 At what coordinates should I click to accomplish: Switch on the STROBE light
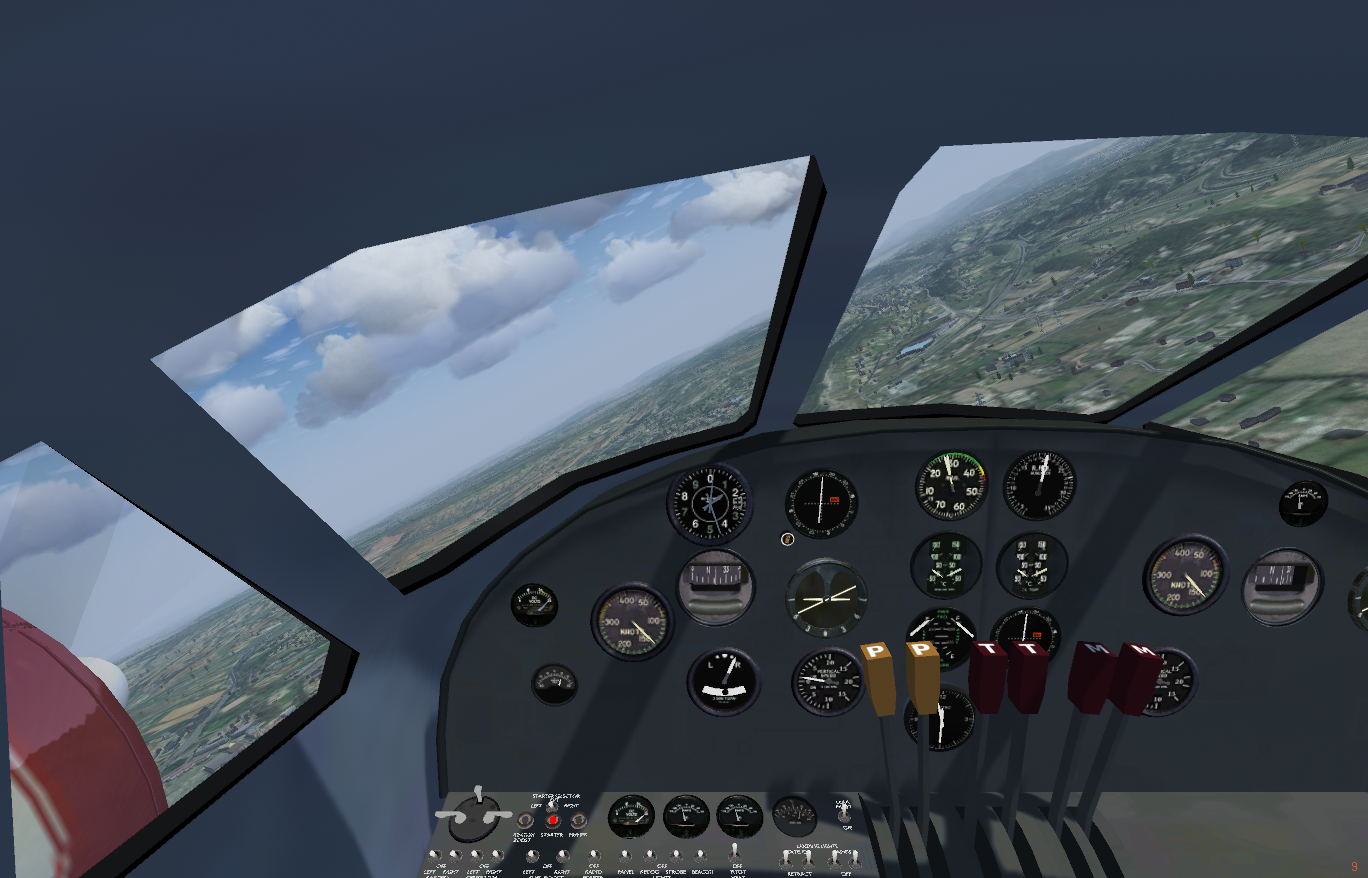676,856
